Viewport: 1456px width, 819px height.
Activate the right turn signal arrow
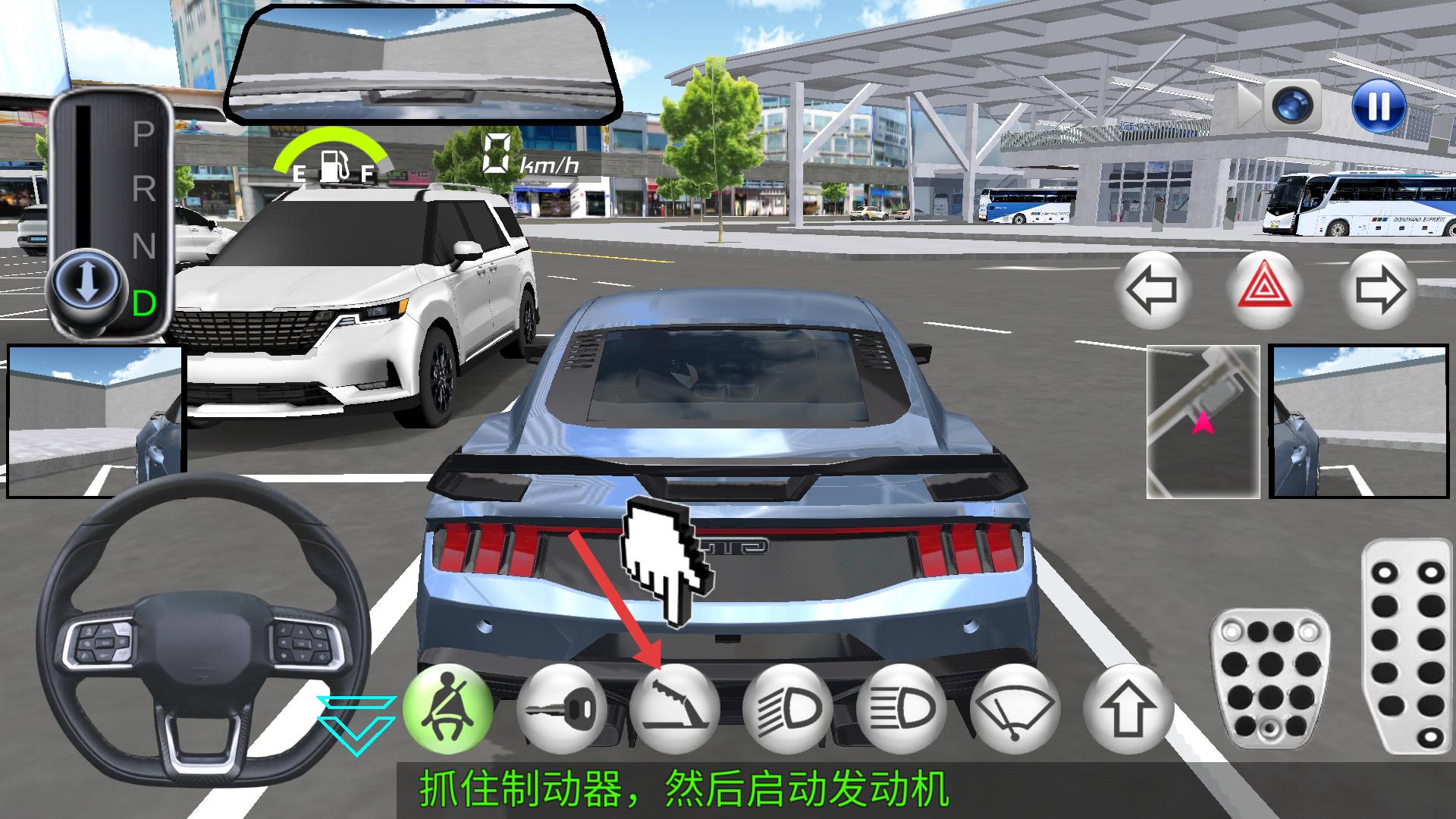tap(1378, 290)
